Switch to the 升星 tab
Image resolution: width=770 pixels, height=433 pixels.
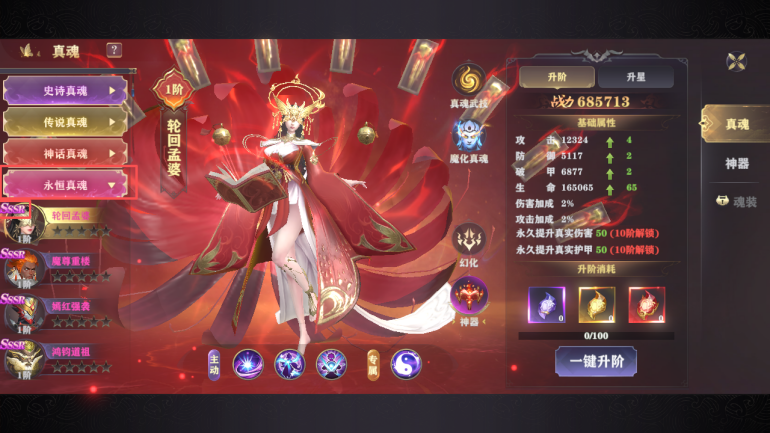pyautogui.click(x=636, y=77)
